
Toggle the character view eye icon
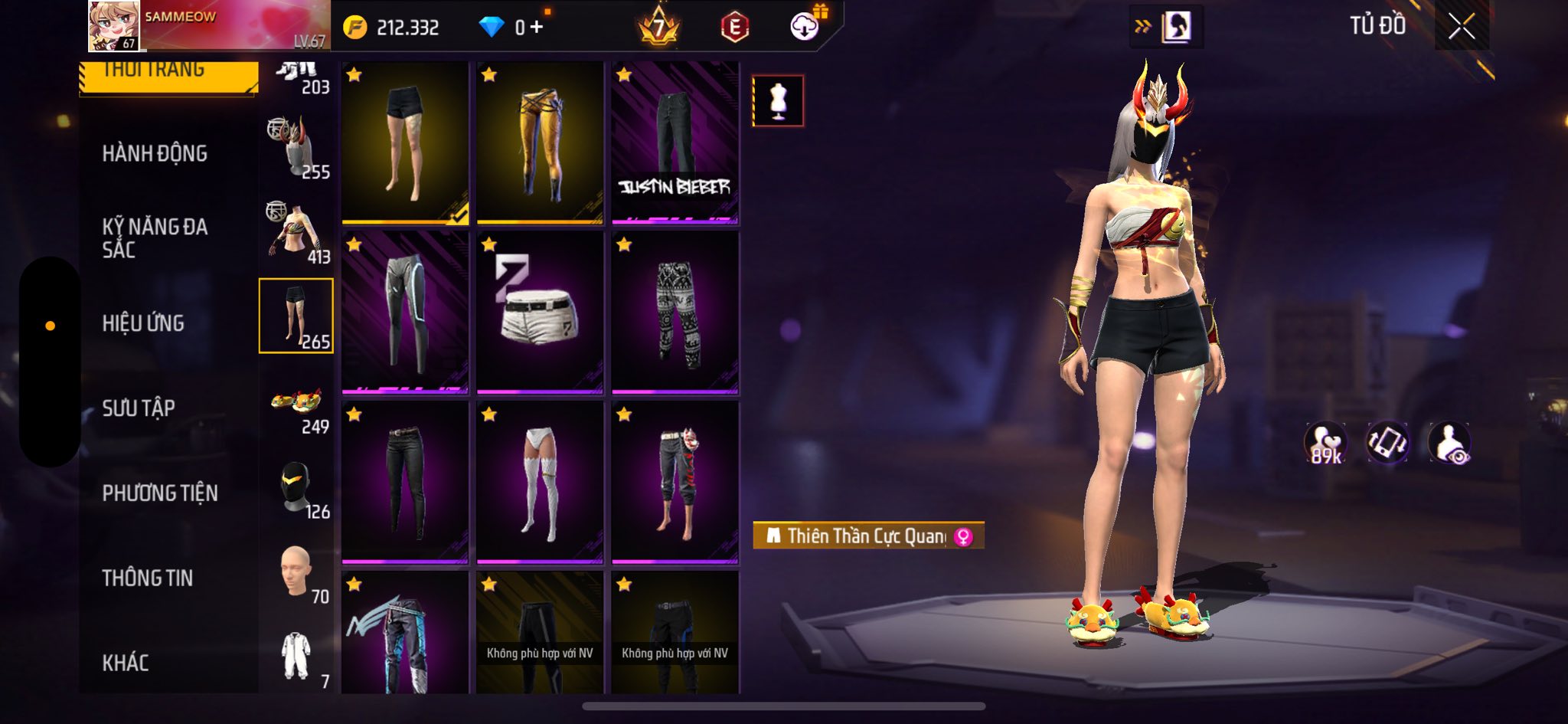tap(1449, 444)
